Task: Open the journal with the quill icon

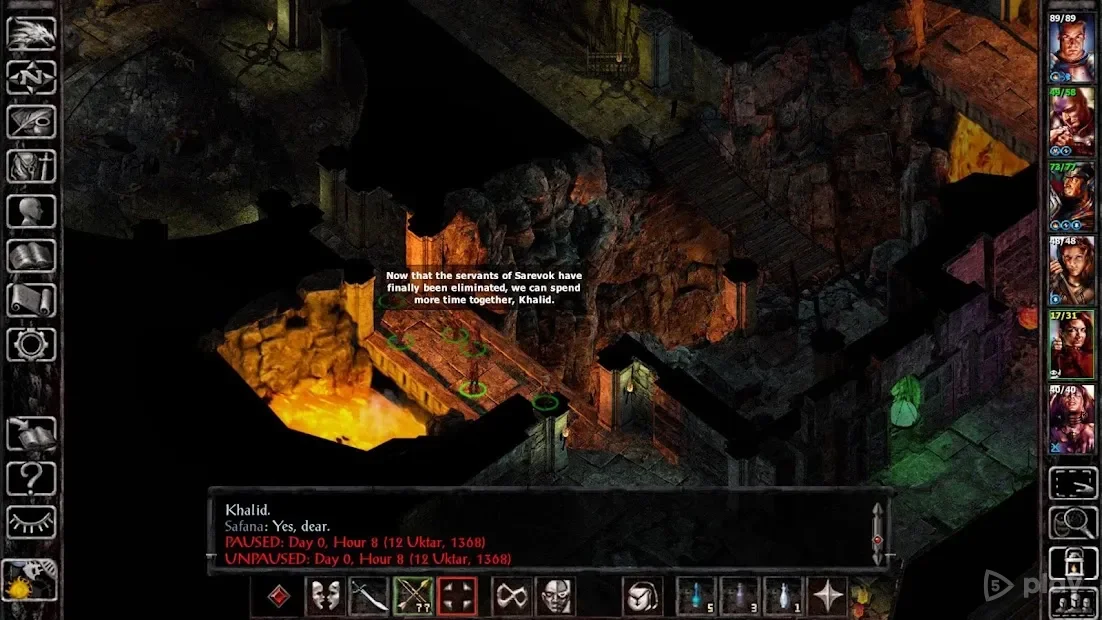Action: (31, 122)
